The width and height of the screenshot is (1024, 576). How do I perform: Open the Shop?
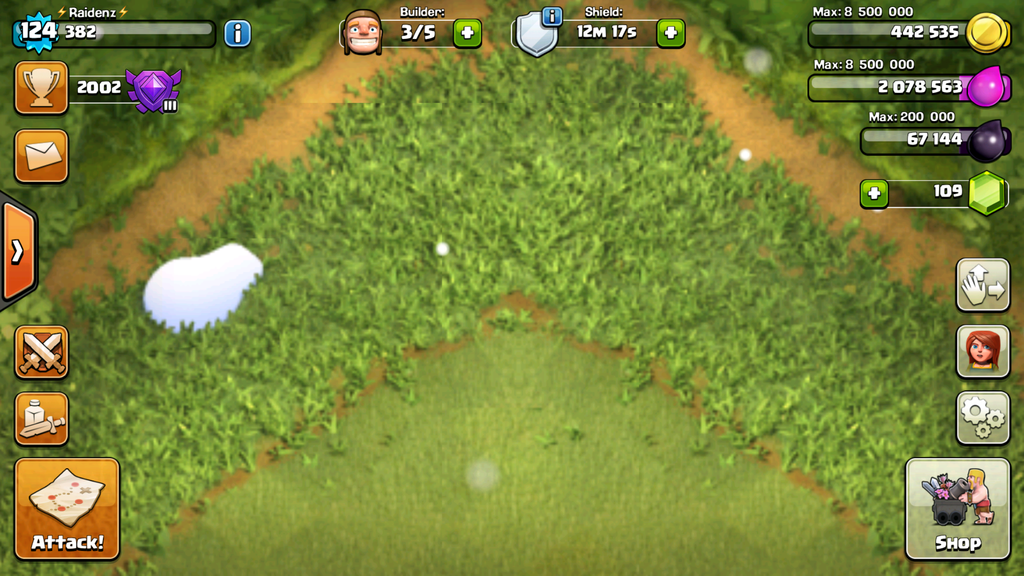pyautogui.click(x=957, y=508)
